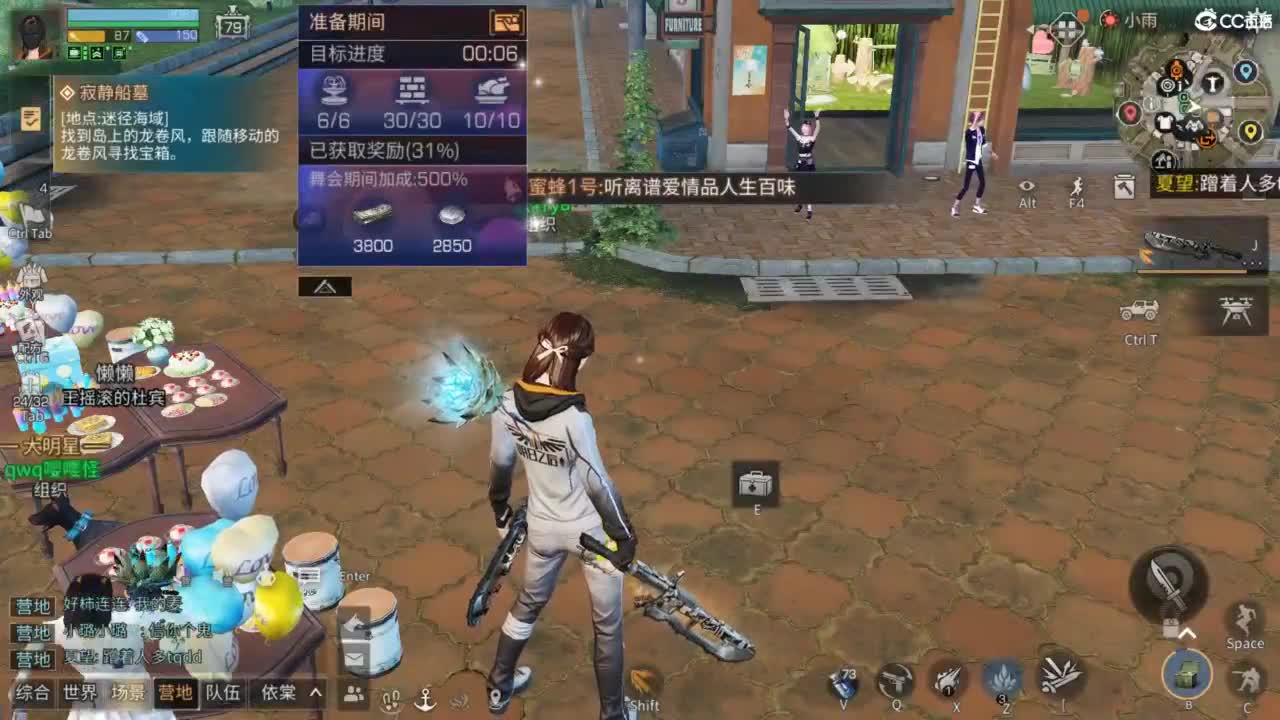The height and width of the screenshot is (720, 1280).
Task: Select the drone icon near the vehicle summon
Action: coord(1233,309)
